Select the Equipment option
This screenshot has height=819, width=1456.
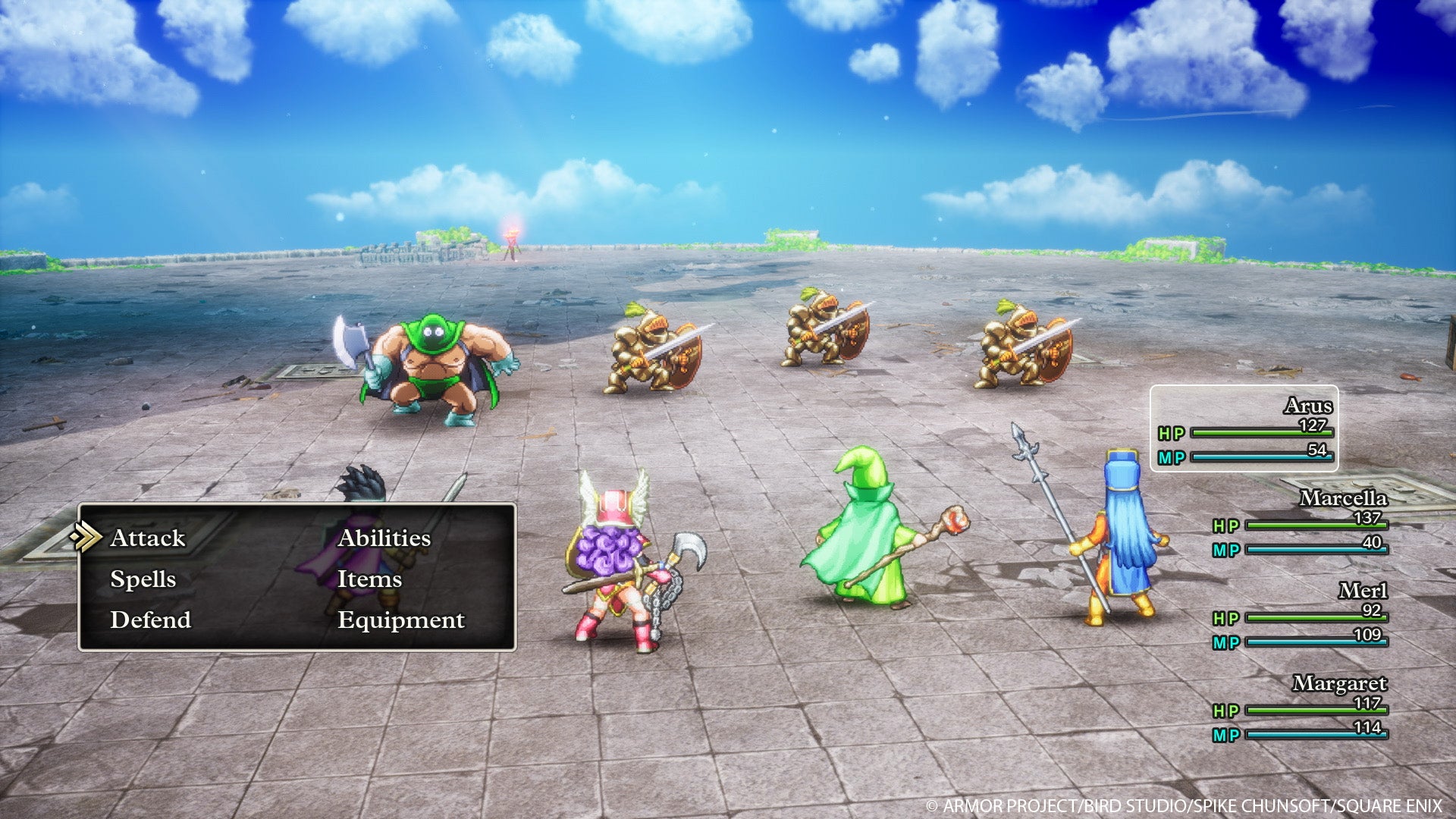point(402,620)
